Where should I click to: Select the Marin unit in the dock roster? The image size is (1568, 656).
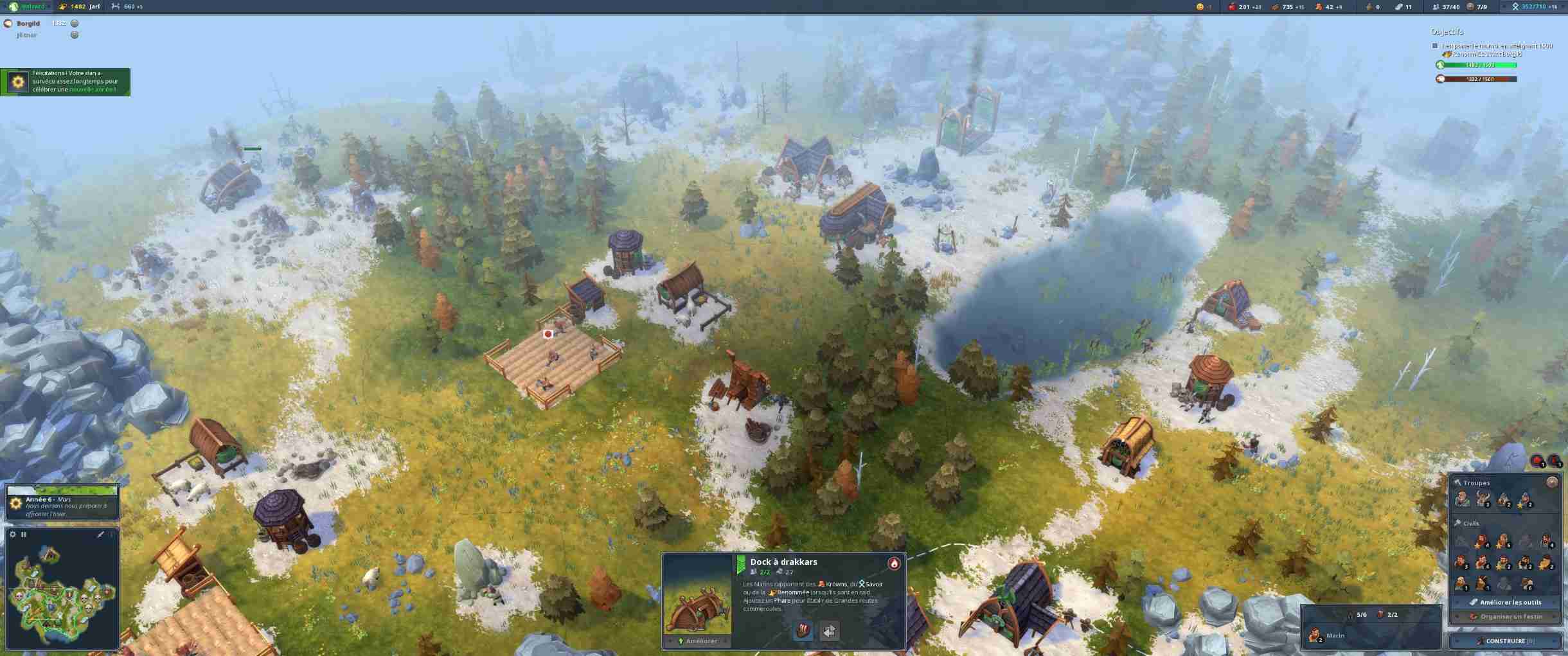(x=1316, y=635)
